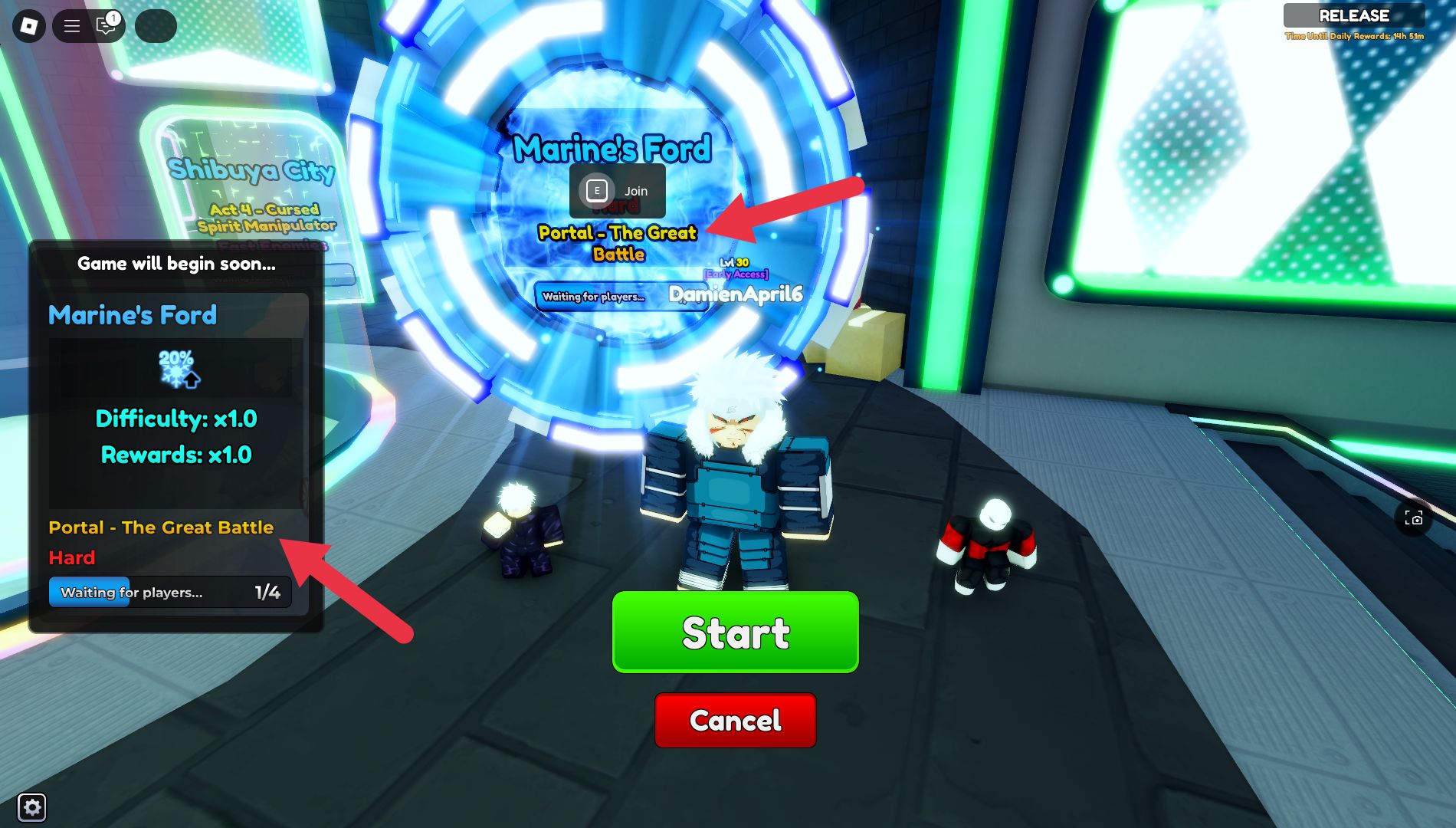Open the hamburger menu icon

71,25
